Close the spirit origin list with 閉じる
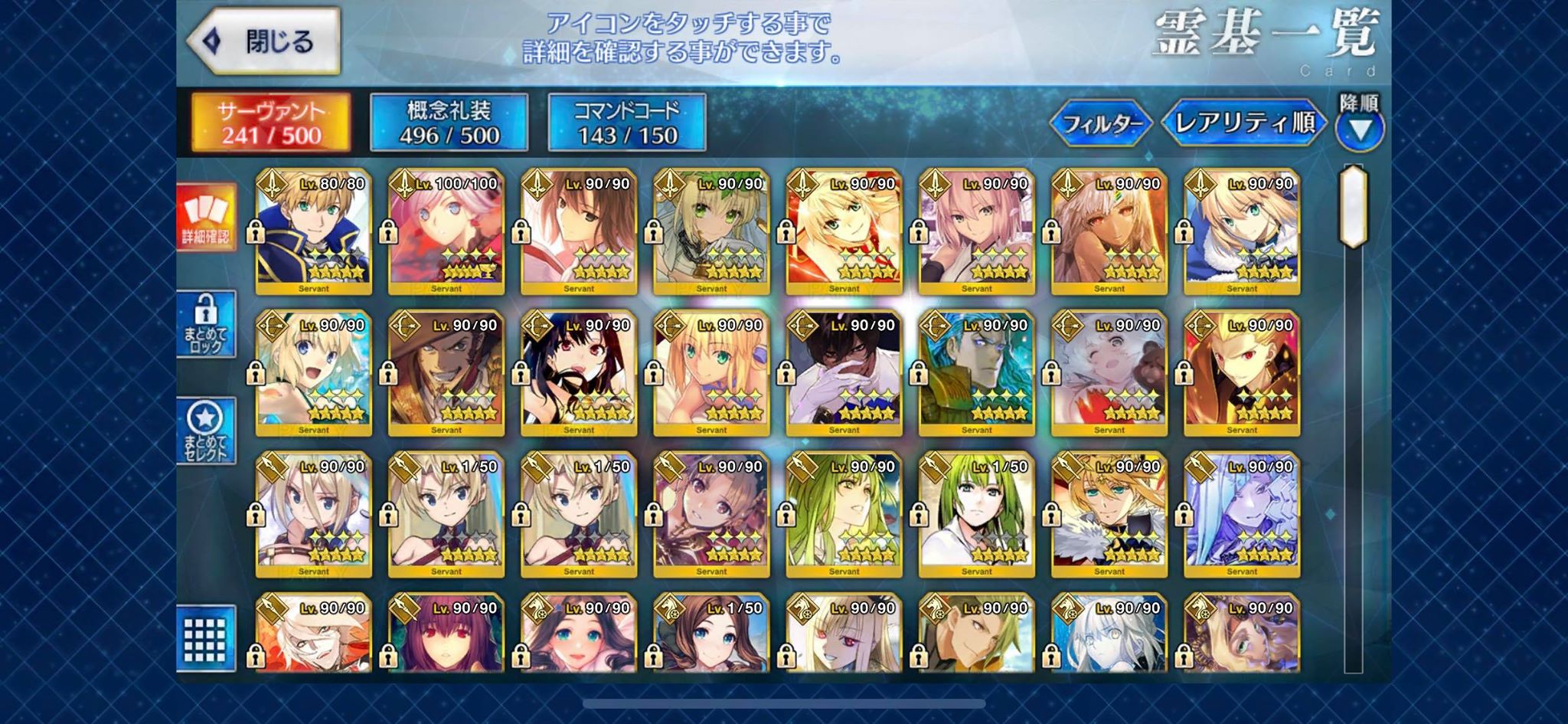The height and width of the screenshot is (724, 1568). pos(264,41)
